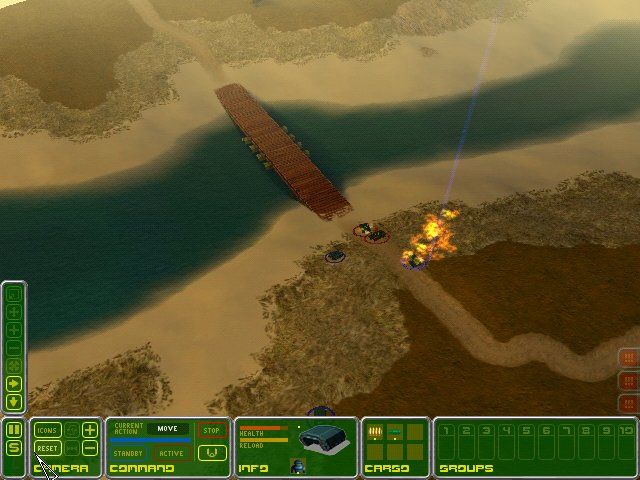640x480 pixels.
Task: Toggle the camera ICONS button
Action: click(48, 430)
